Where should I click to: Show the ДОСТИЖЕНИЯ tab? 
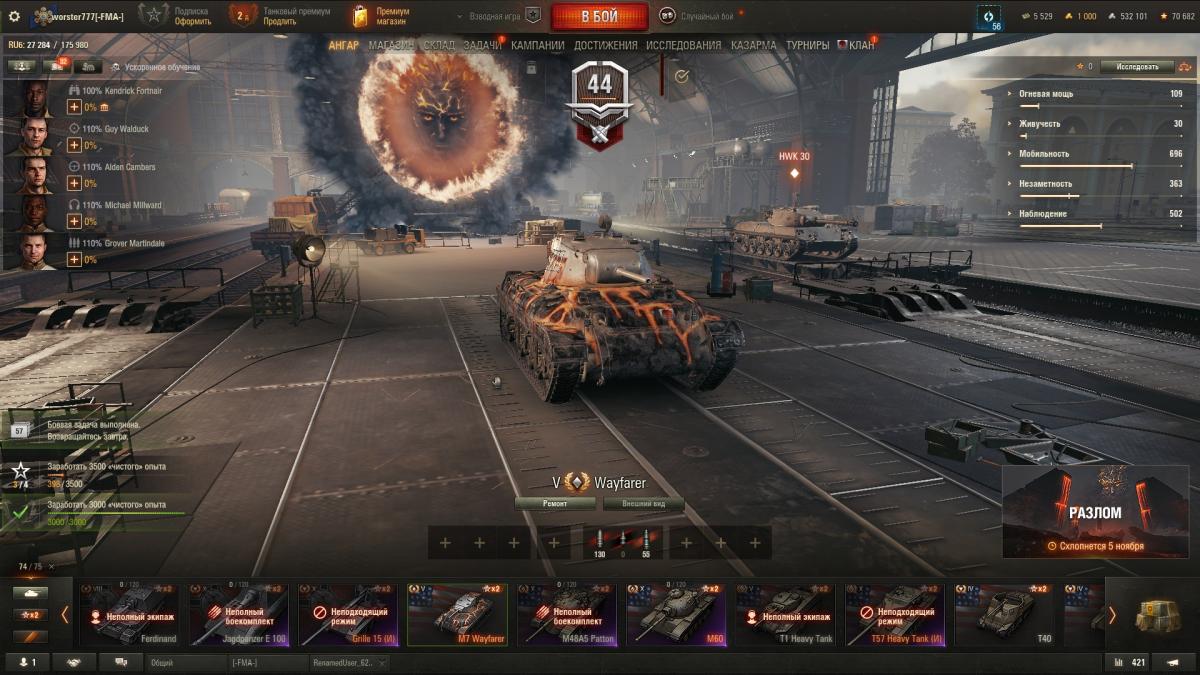coord(605,45)
